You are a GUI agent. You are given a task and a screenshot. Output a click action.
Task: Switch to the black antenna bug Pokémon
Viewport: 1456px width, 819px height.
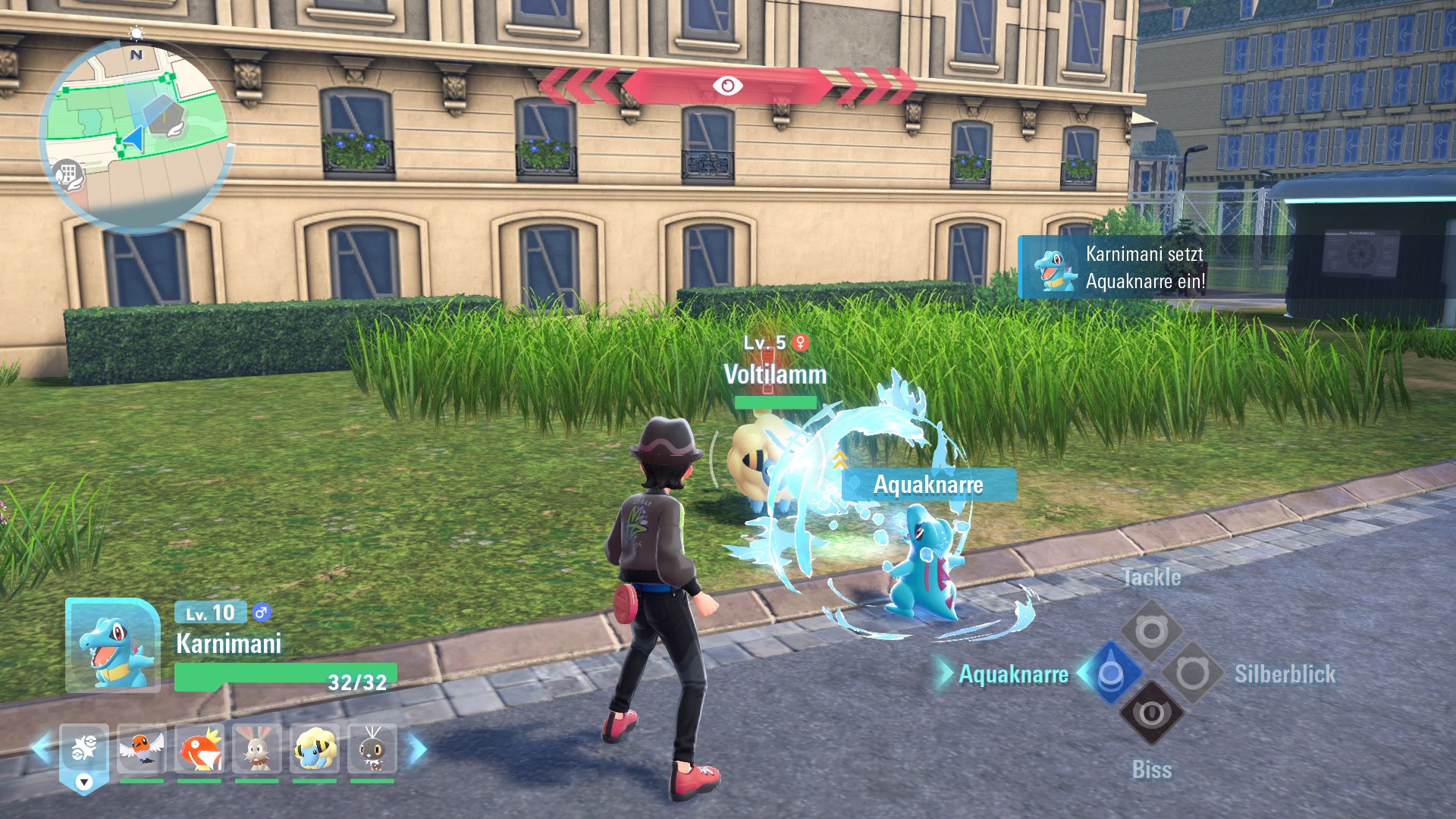pyautogui.click(x=372, y=749)
